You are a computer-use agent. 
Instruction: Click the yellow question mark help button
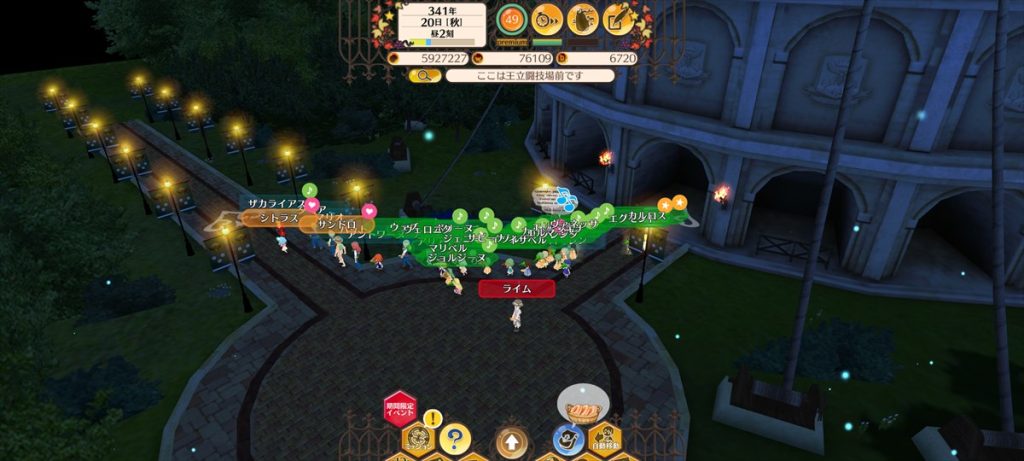455,438
